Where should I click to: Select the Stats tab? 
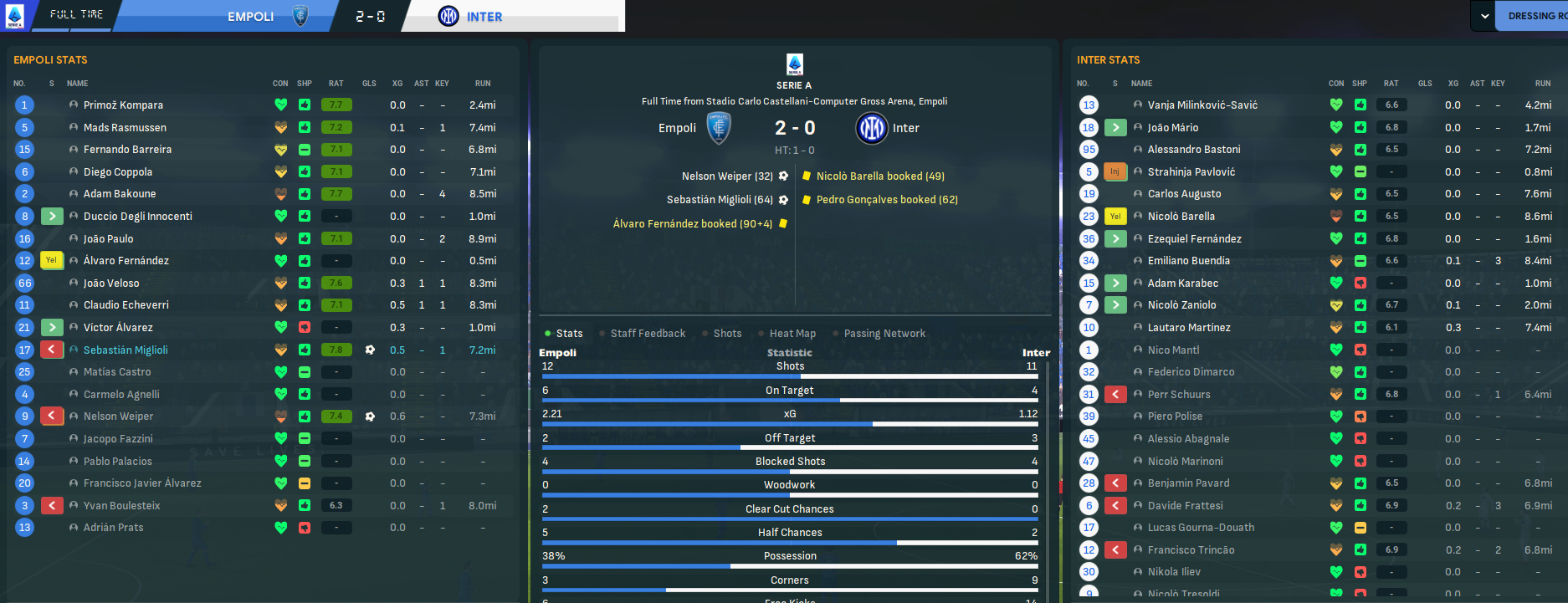coord(569,334)
